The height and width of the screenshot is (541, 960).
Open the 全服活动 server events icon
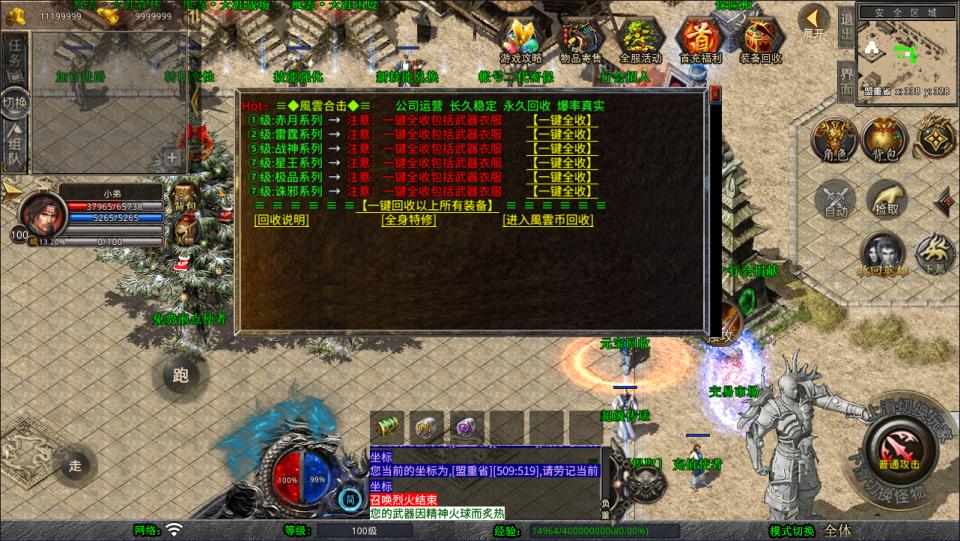click(x=640, y=38)
